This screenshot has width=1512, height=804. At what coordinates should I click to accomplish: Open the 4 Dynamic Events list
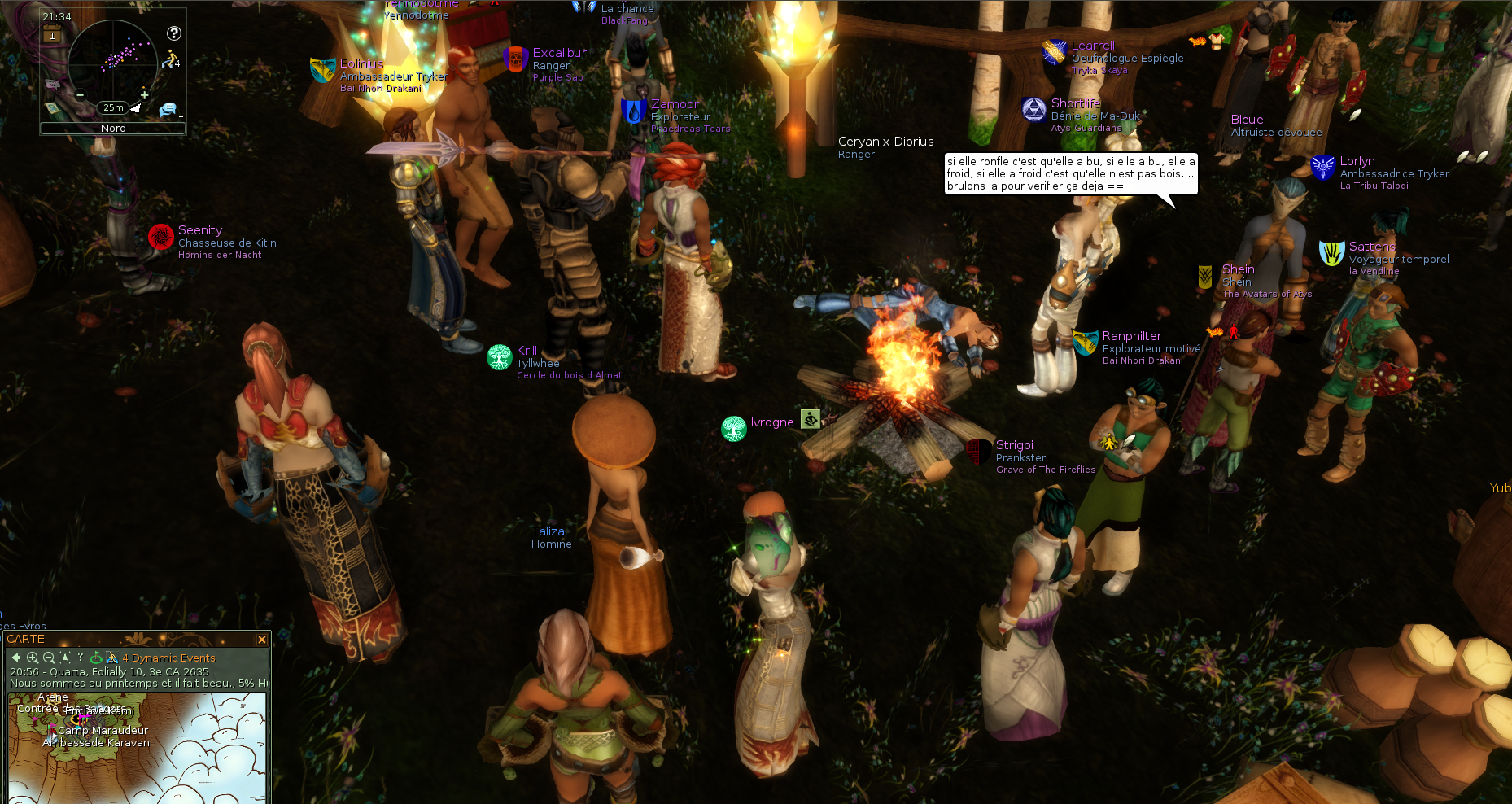point(168,658)
